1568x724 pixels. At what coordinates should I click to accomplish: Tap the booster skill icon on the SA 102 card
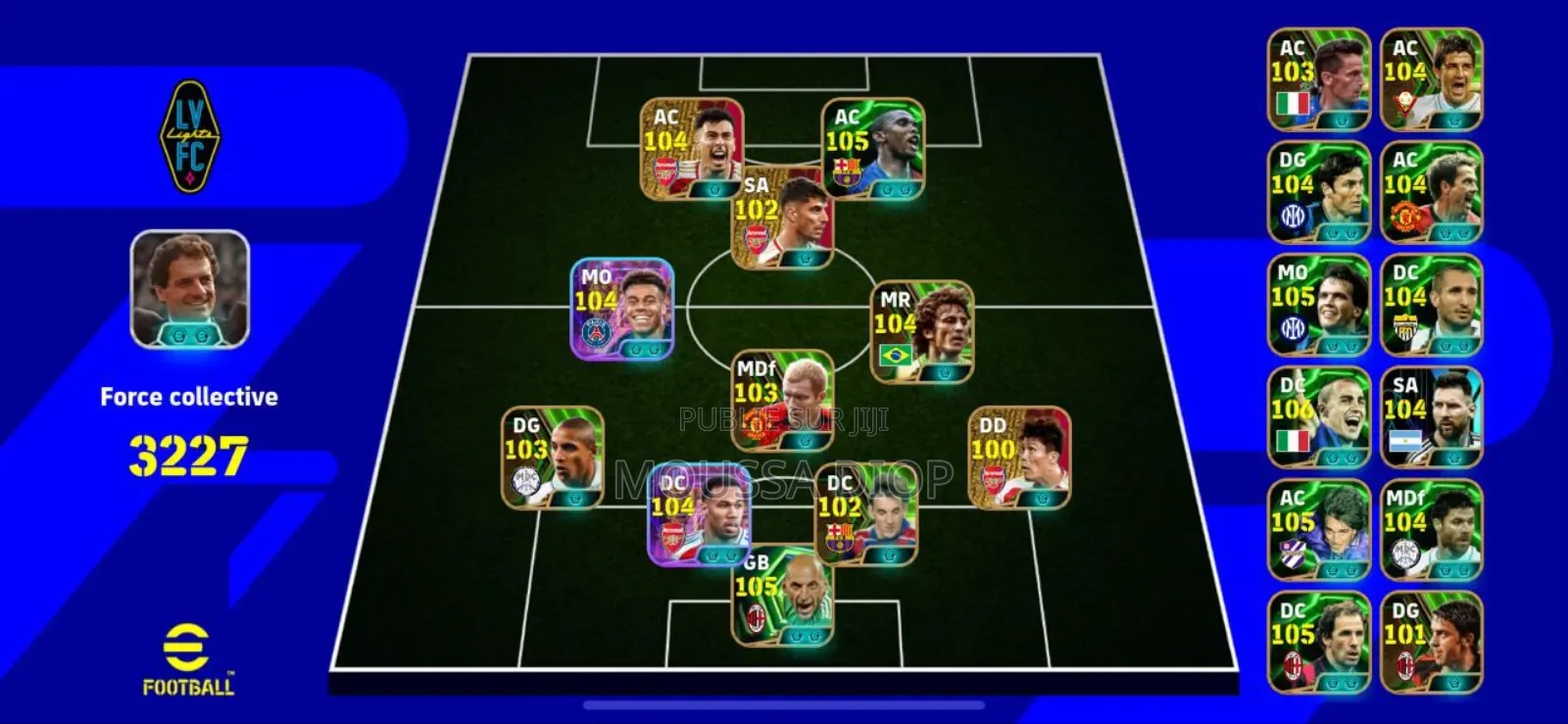(804, 257)
